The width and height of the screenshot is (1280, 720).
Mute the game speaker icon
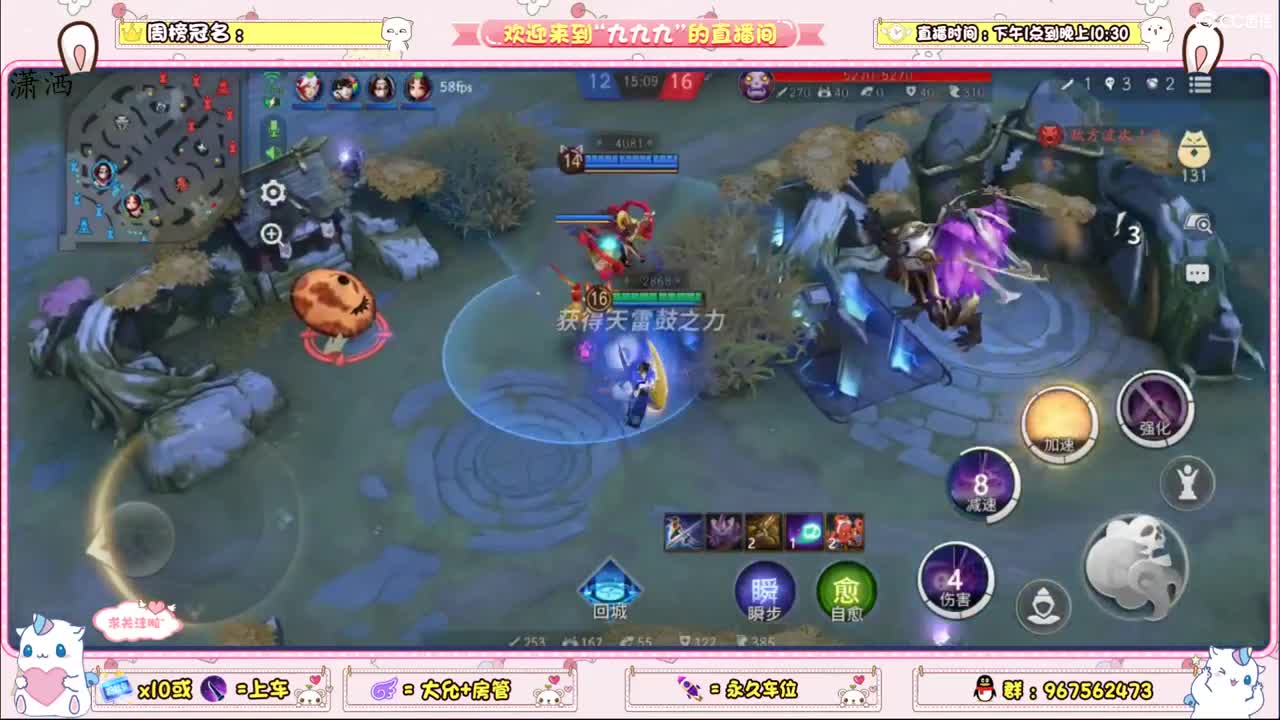tap(272, 151)
